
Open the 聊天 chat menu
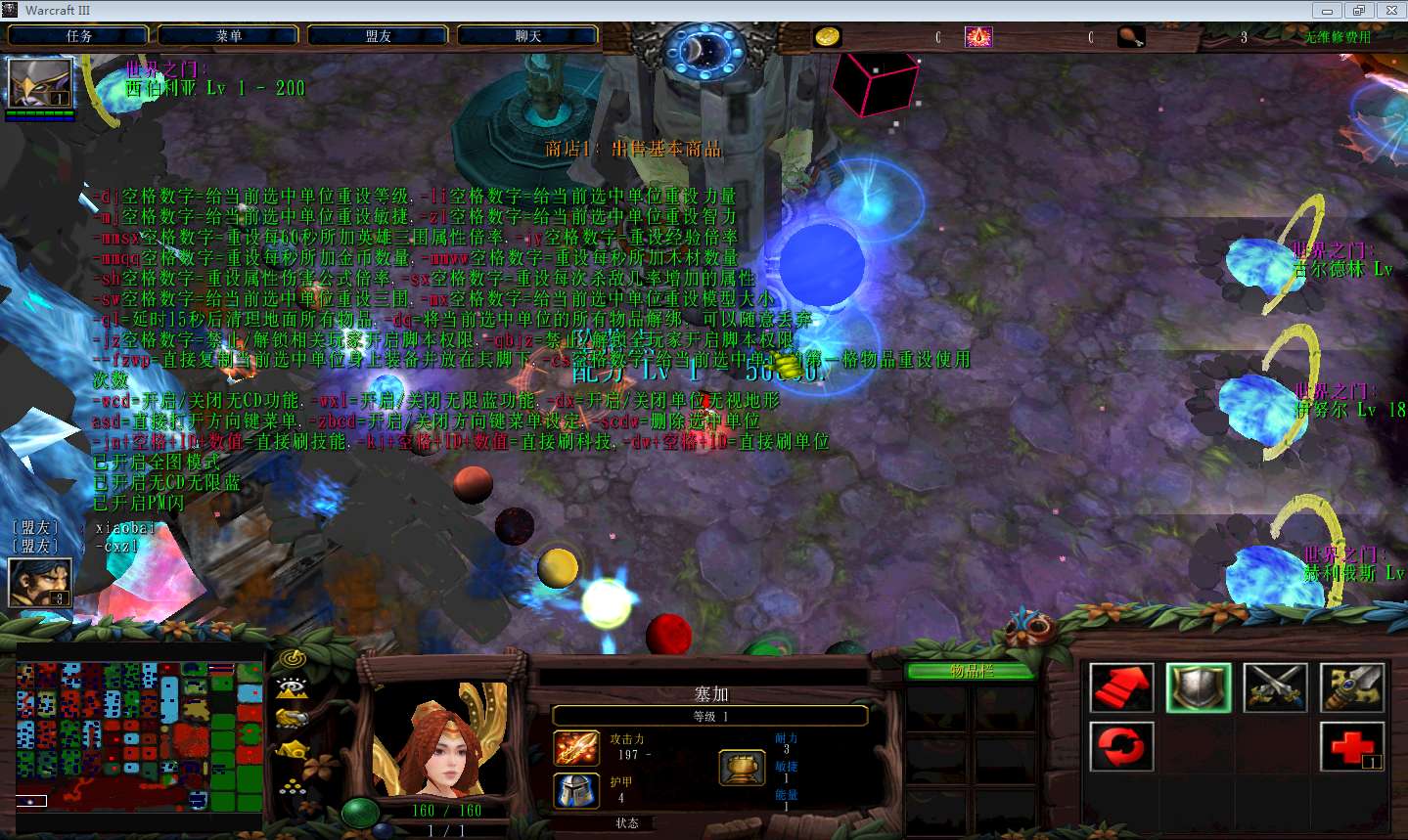click(x=527, y=36)
